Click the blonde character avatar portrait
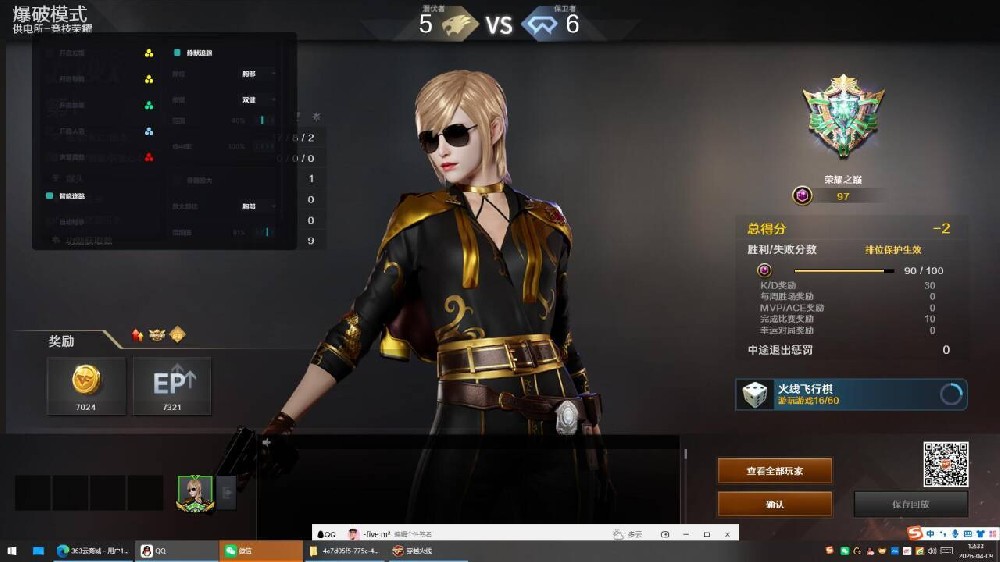This screenshot has width=1000, height=562. click(195, 492)
